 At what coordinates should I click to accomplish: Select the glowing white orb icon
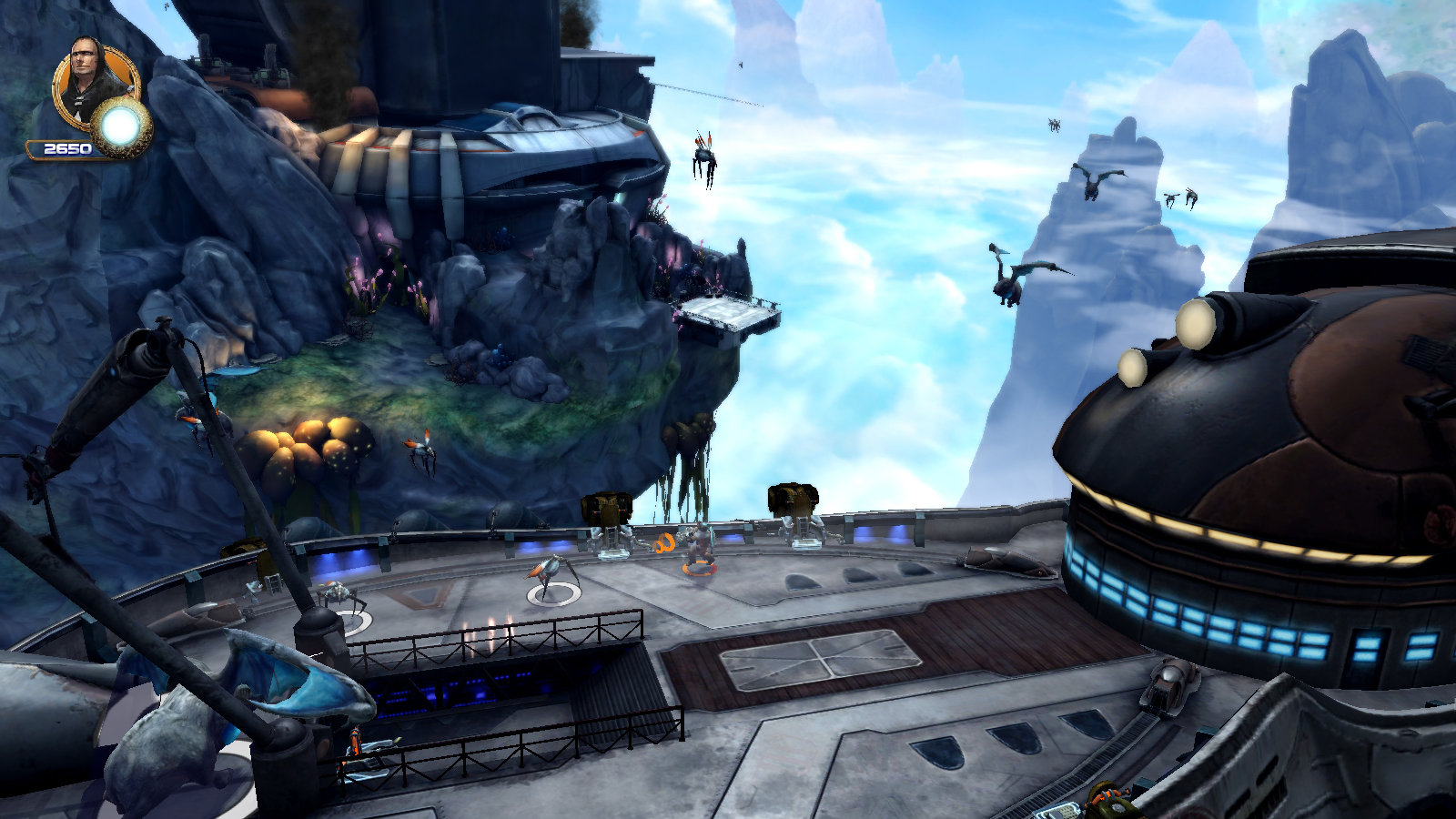click(121, 129)
